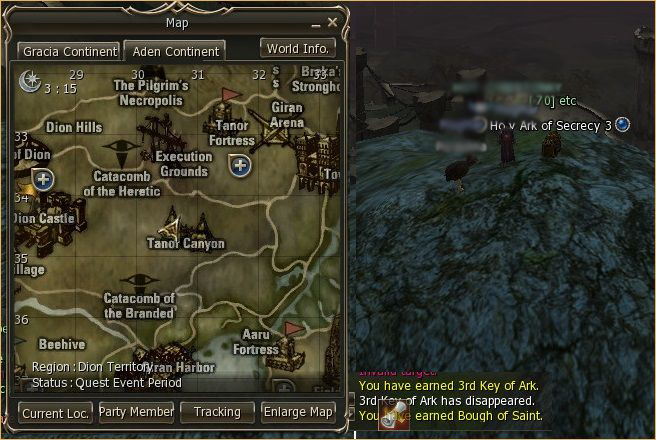Click The Pilgrim's Necropolis marker
Image resolution: width=656 pixels, height=440 pixels.
point(150,93)
